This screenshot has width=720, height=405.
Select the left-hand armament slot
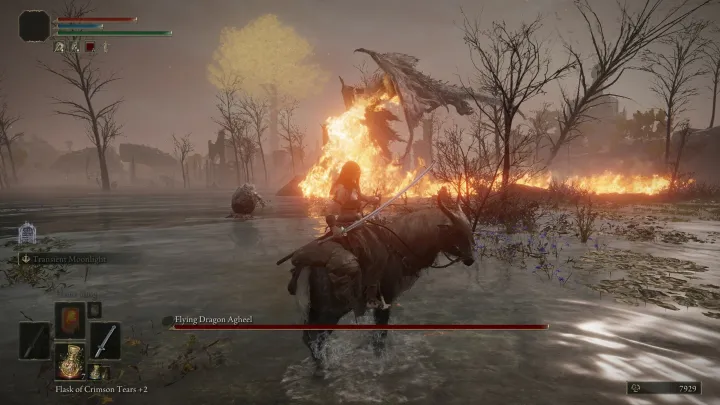pos(35,341)
